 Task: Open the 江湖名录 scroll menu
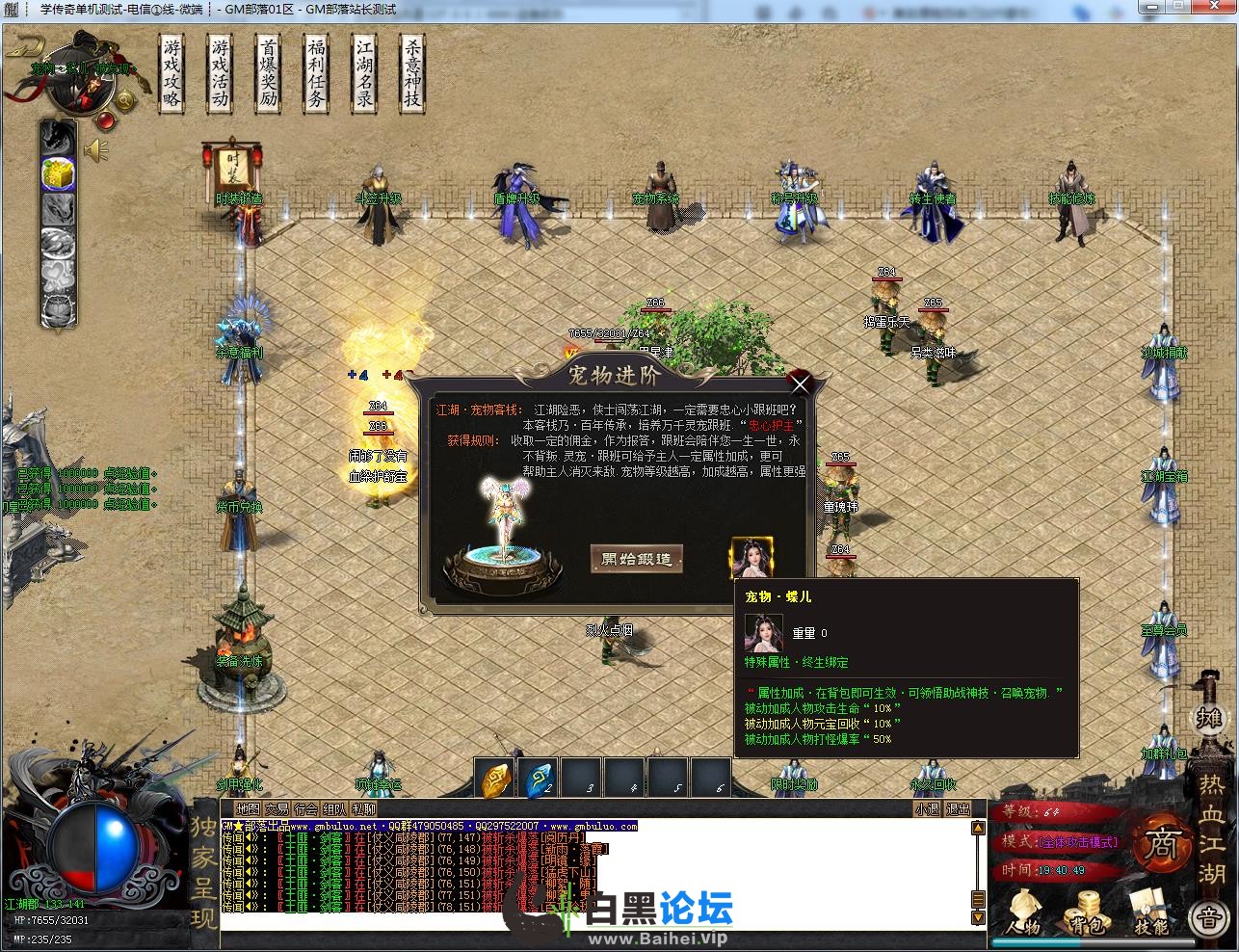[364, 74]
